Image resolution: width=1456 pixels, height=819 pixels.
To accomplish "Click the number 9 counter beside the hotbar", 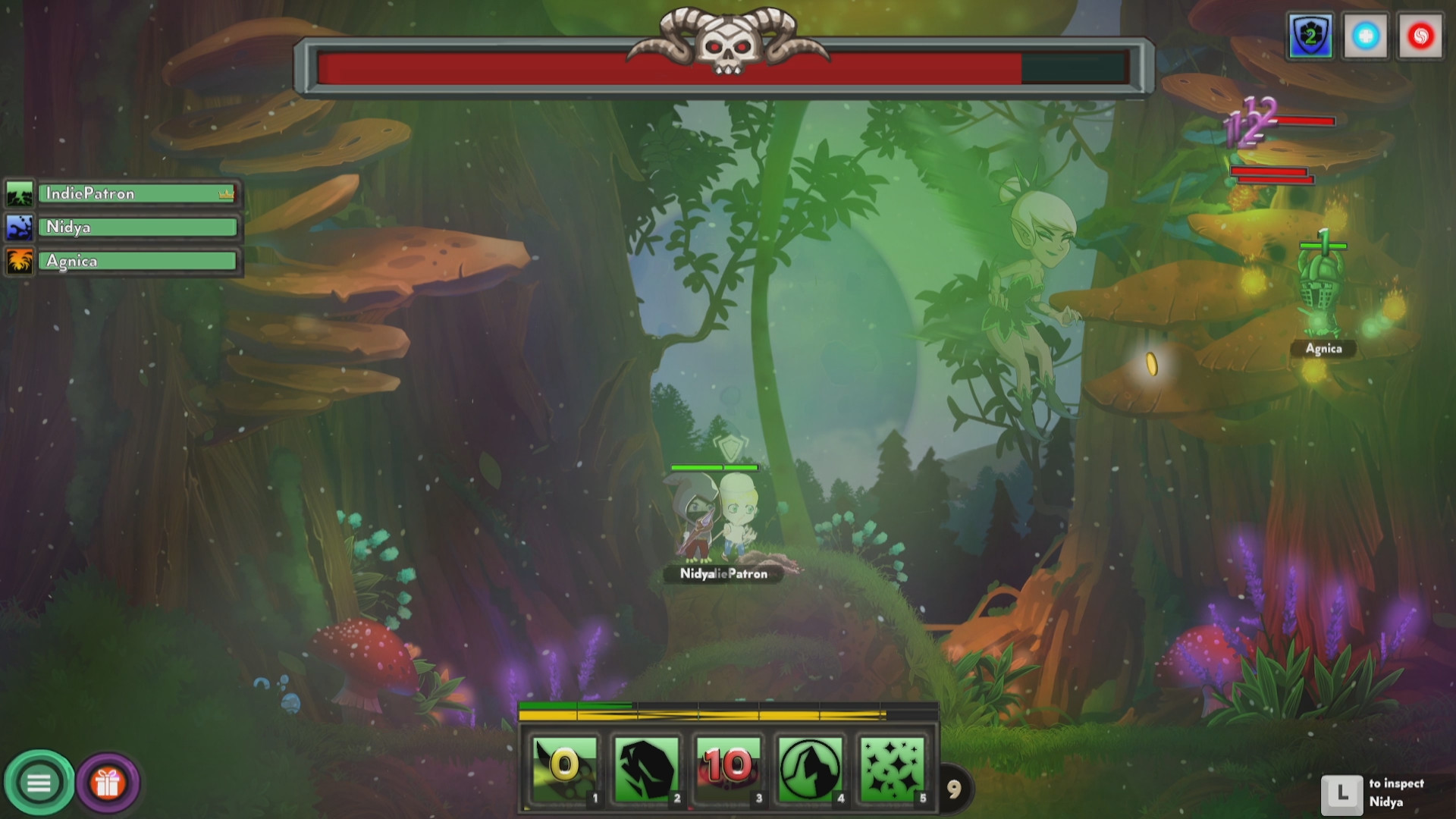I will pyautogui.click(x=955, y=789).
